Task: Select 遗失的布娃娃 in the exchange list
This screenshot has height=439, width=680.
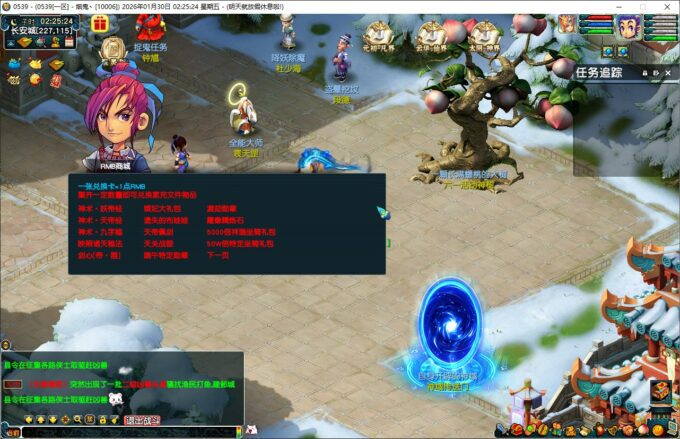Action: (x=162, y=220)
